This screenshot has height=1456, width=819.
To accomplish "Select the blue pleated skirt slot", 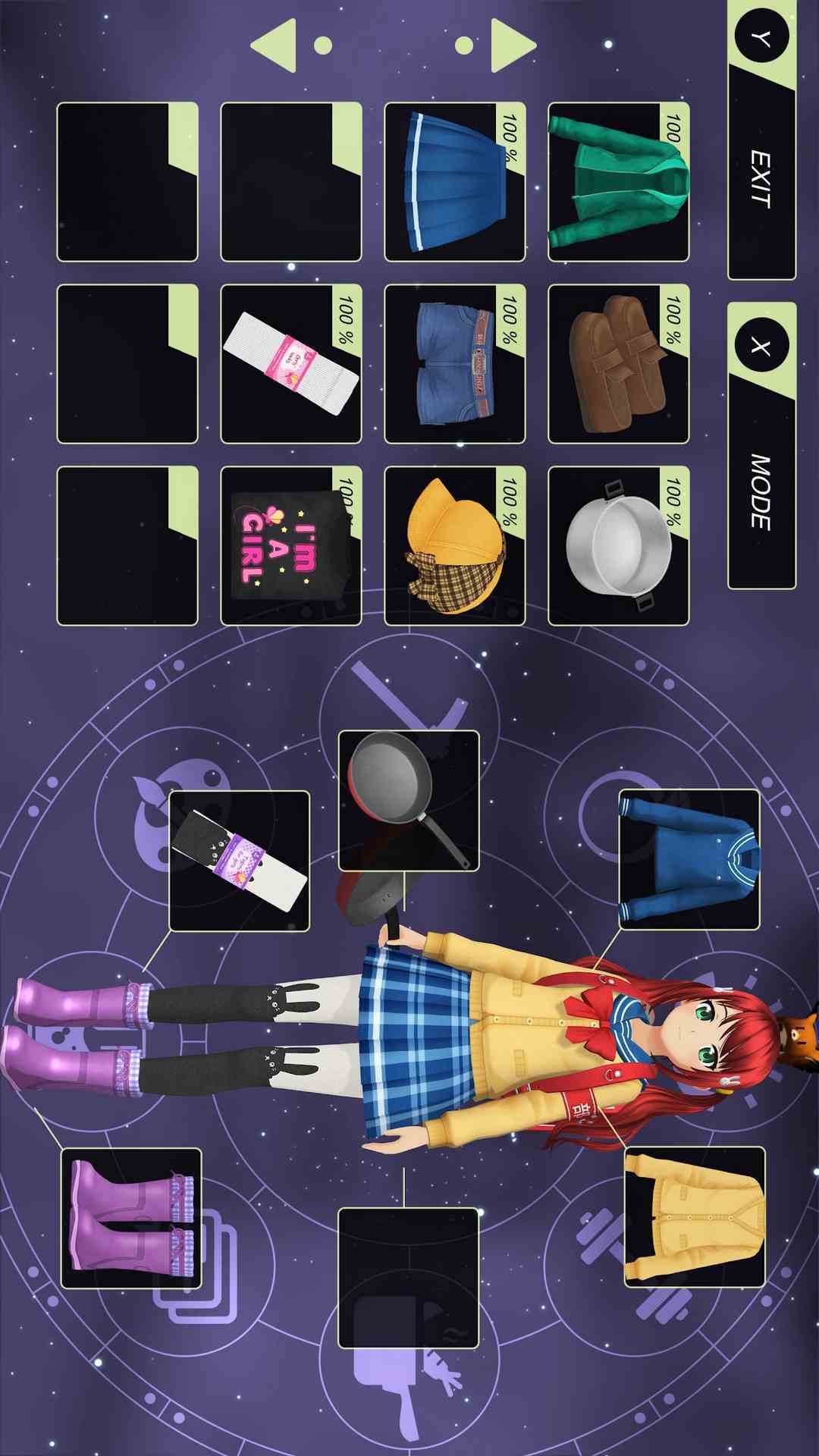I will tap(454, 182).
